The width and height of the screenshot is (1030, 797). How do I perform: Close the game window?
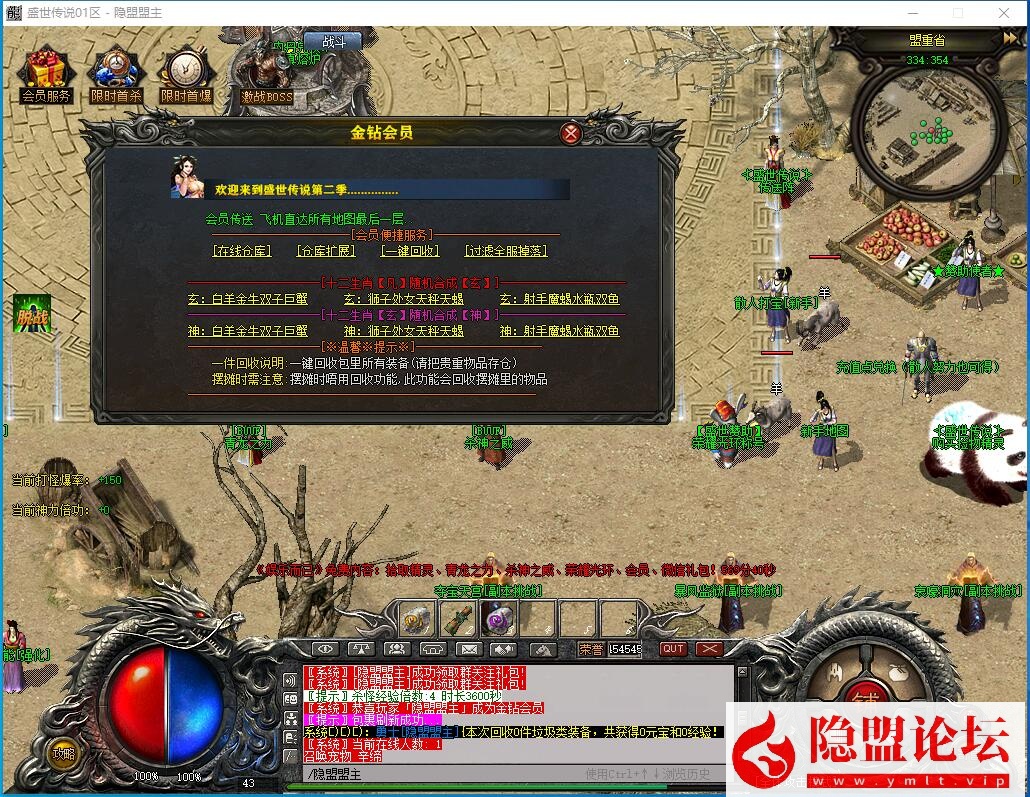[x=1004, y=13]
